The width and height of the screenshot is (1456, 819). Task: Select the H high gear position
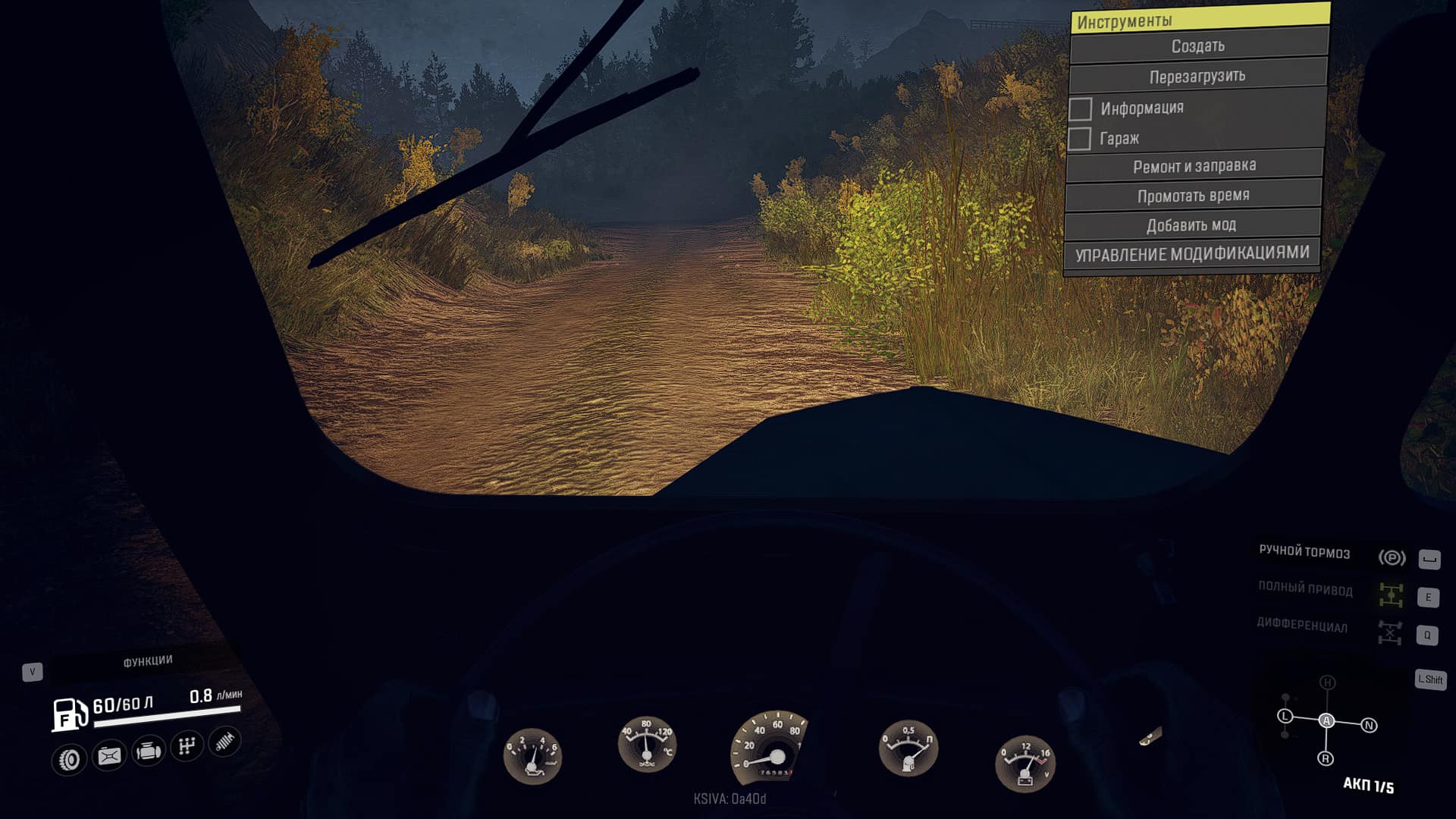point(1327,682)
